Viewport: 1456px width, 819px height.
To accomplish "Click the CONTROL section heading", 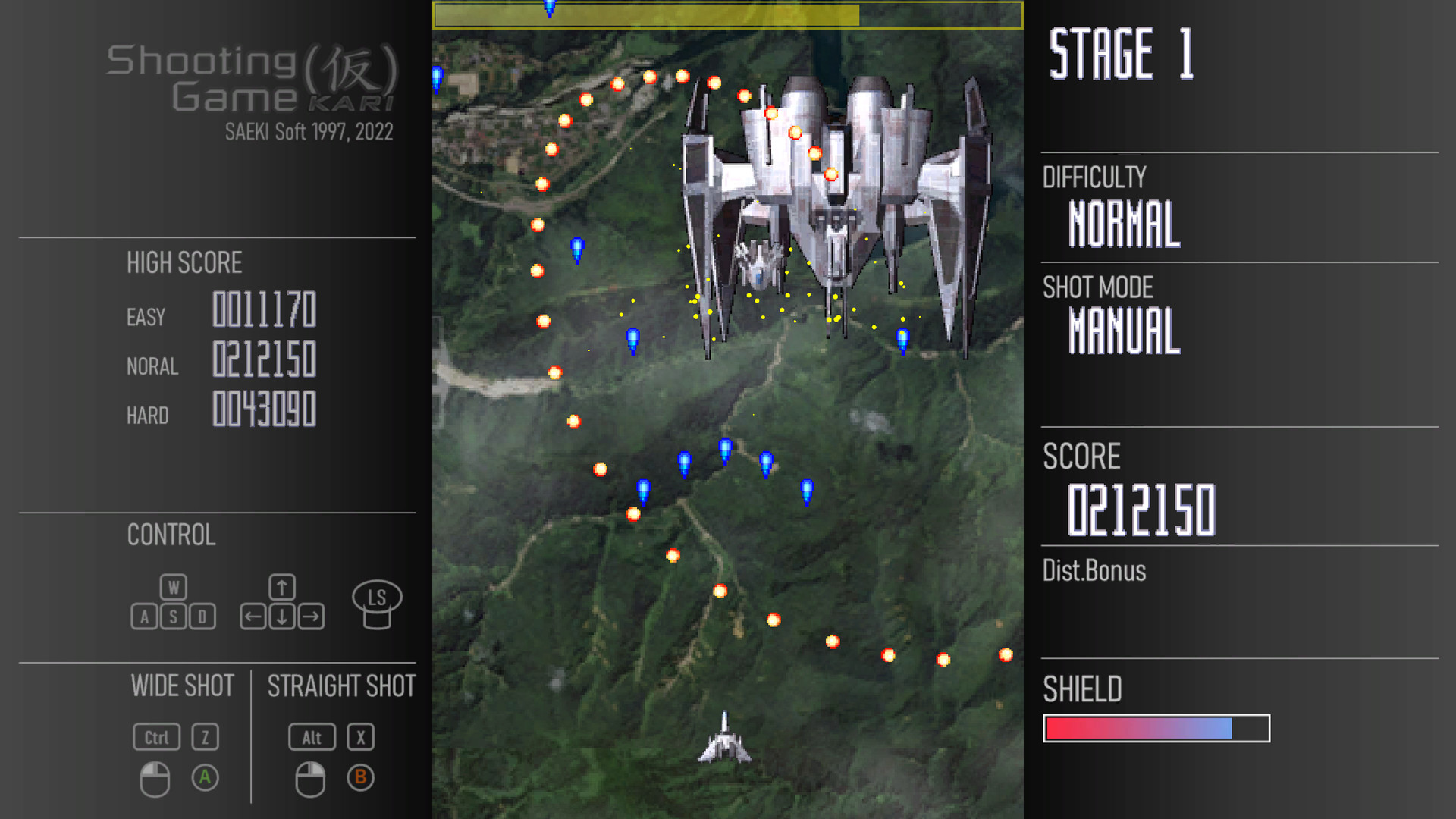I will point(171,536).
